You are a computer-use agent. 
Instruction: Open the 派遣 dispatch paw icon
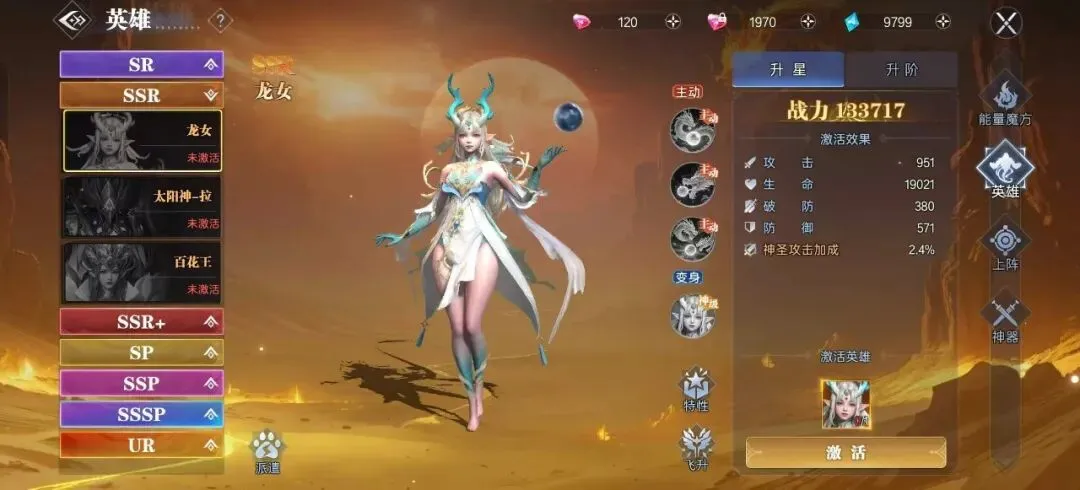267,450
